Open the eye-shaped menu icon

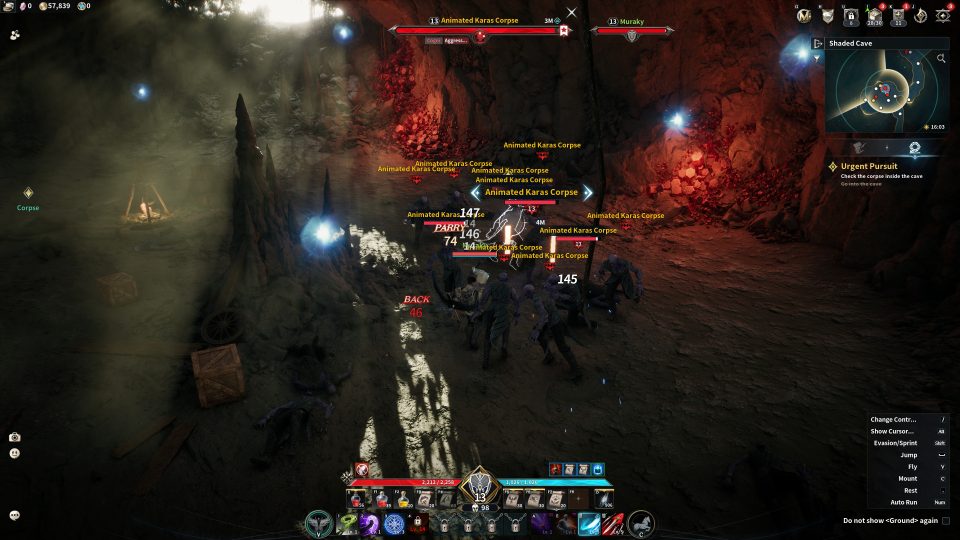point(943,15)
